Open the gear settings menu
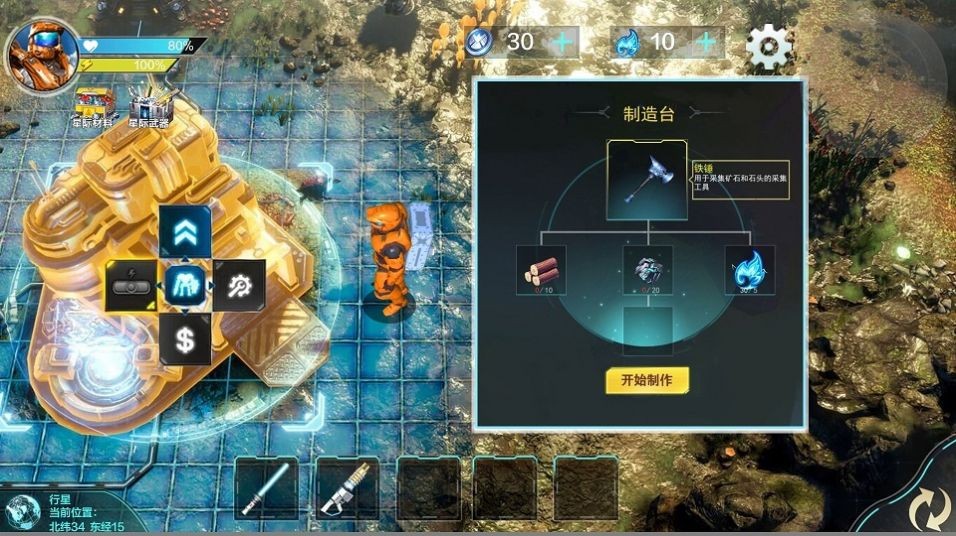The width and height of the screenshot is (956, 536). click(x=769, y=45)
